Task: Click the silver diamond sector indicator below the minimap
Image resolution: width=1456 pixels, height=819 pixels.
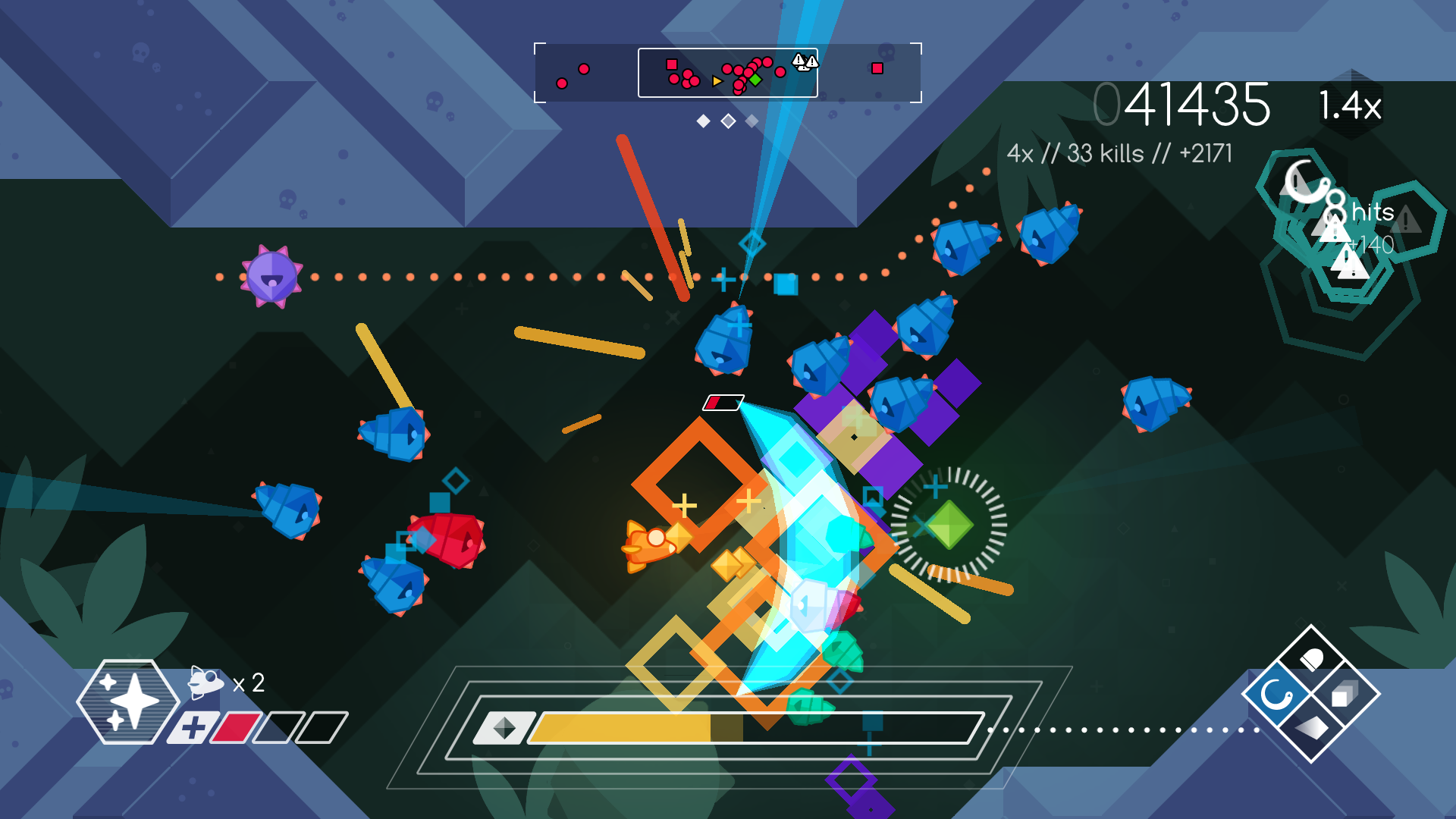Action: point(728,119)
